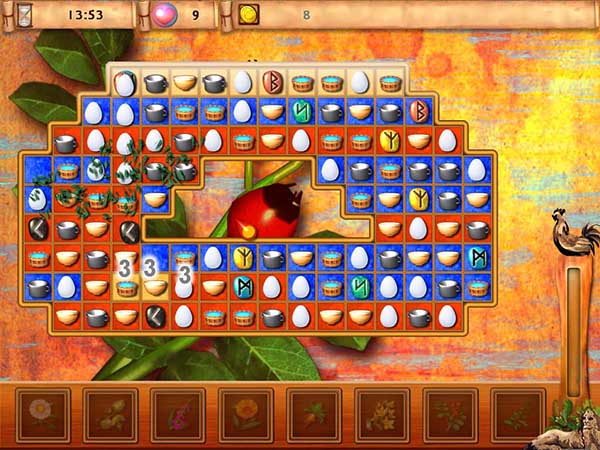Viewport: 600px width, 450px height.
Task: Choose the red berries plant slot
Action: pos(450,415)
